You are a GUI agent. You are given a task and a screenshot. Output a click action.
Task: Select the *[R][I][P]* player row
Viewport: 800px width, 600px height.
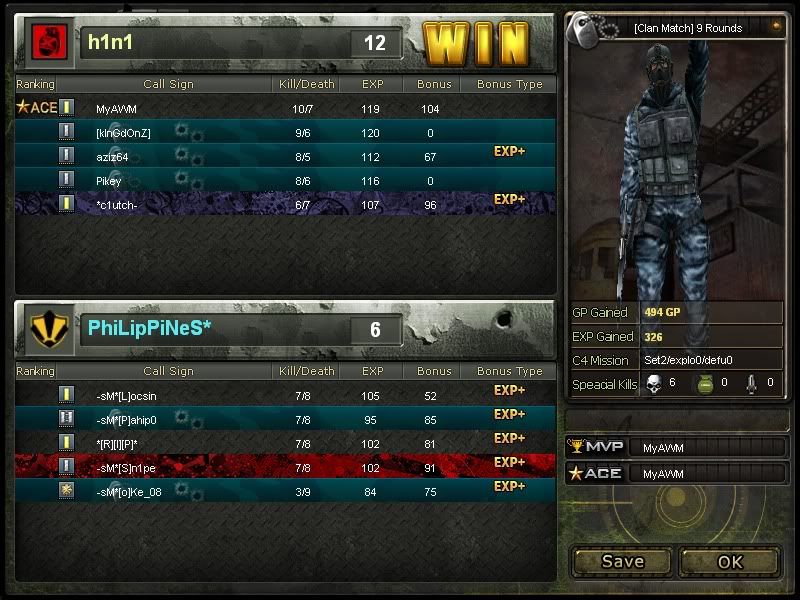[285, 443]
